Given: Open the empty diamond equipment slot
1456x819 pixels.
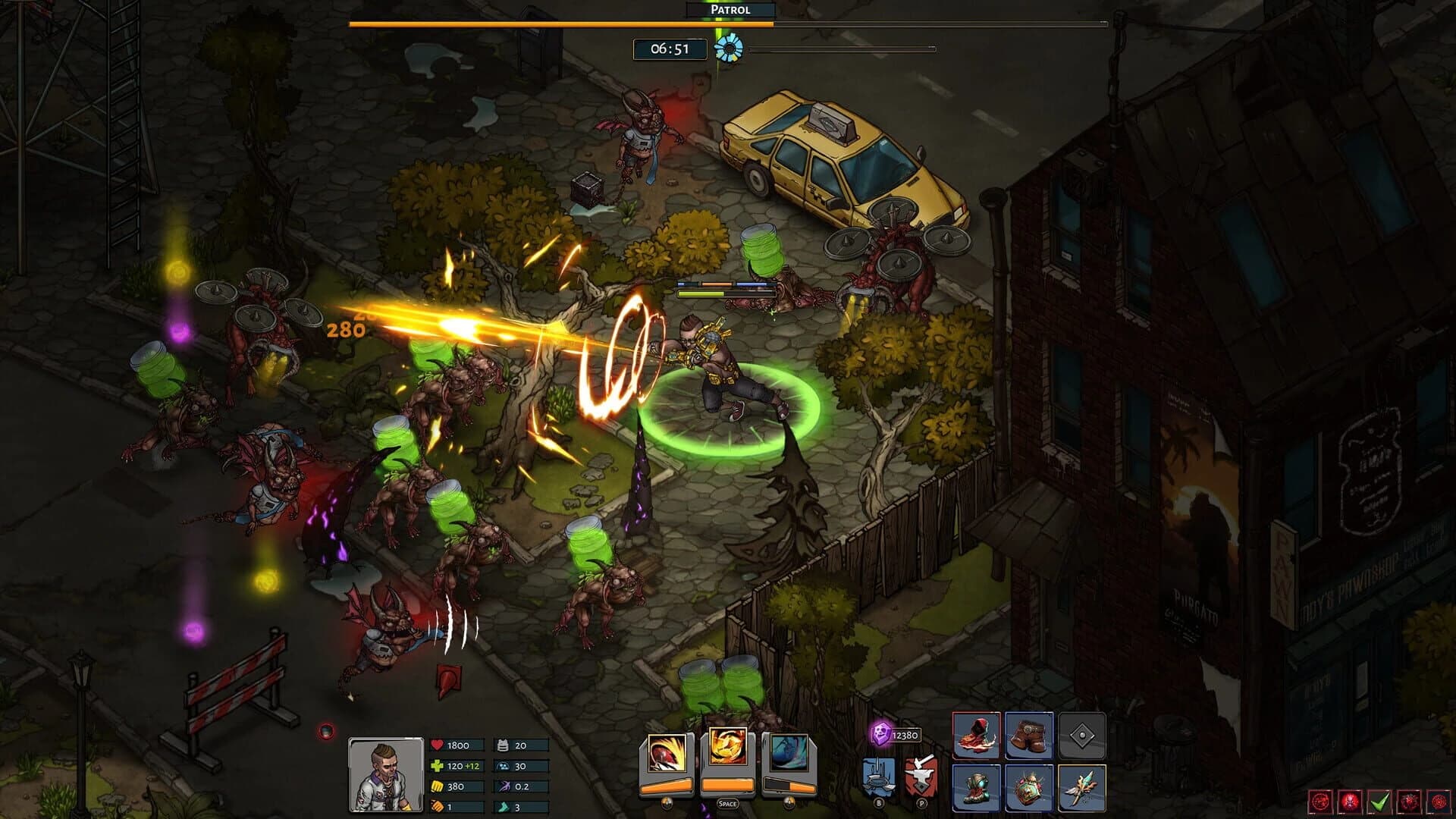Looking at the screenshot, I should (x=1081, y=736).
